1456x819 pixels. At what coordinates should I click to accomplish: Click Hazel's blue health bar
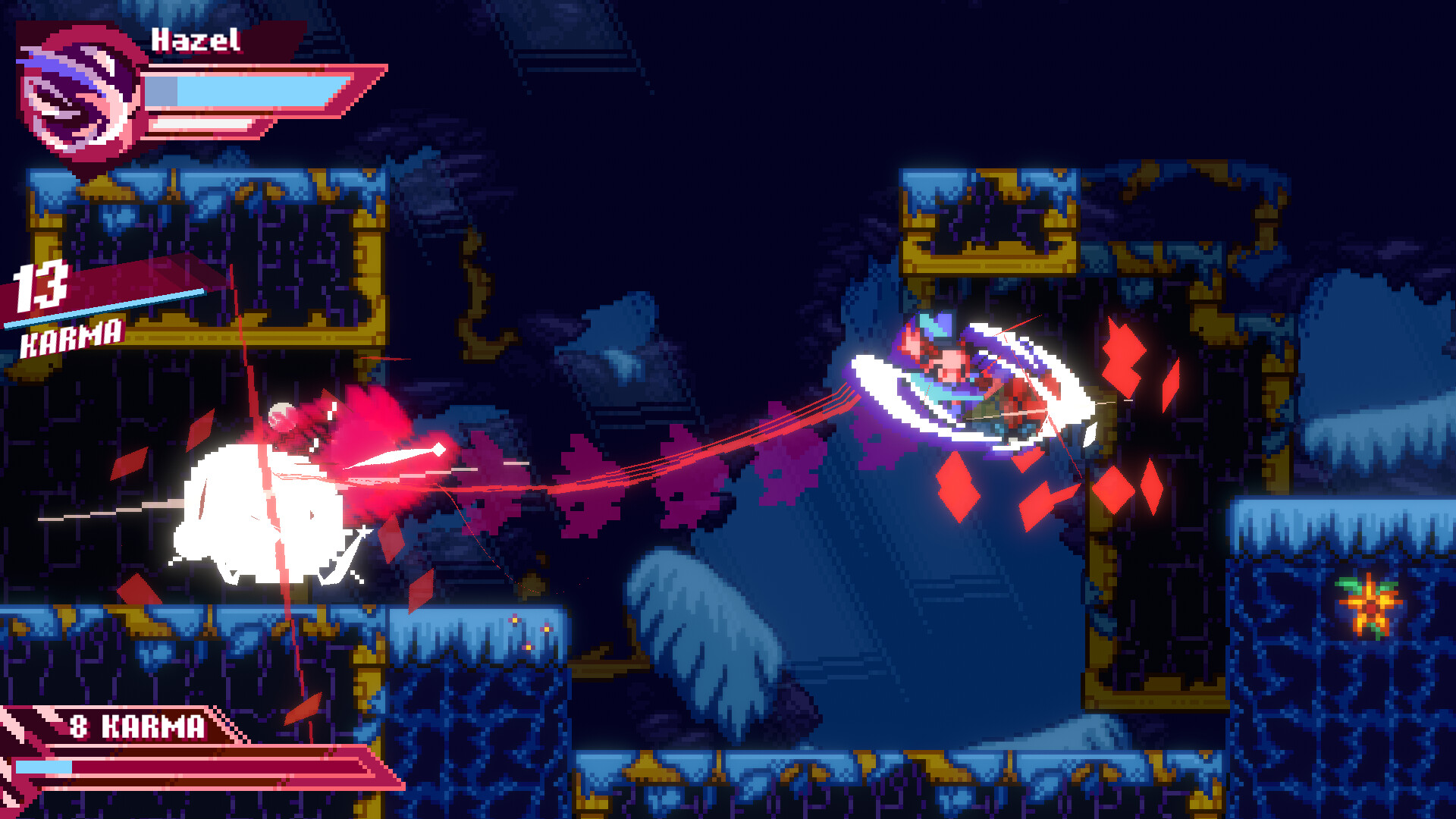click(x=243, y=91)
